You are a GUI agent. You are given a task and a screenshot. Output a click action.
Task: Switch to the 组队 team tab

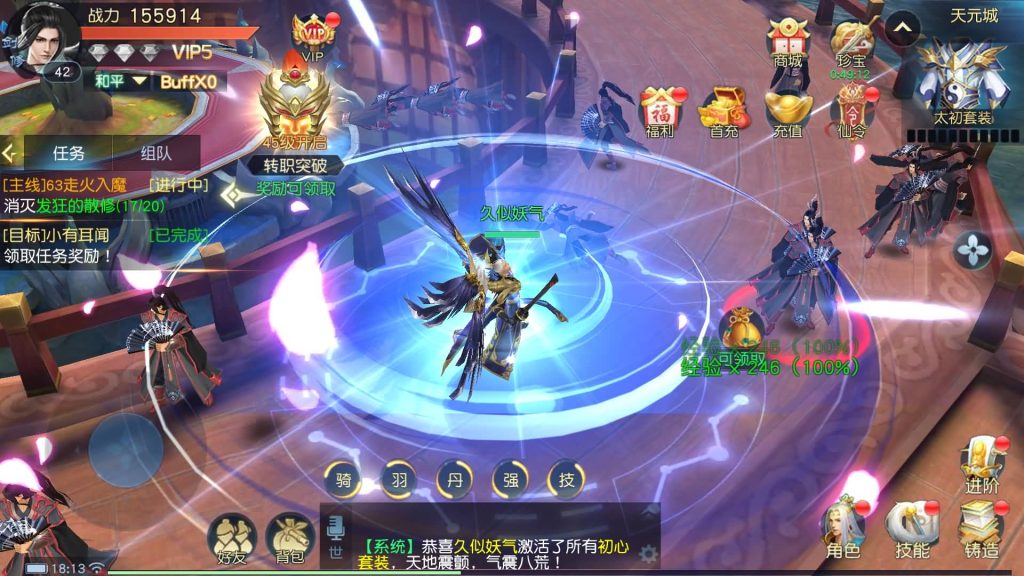156,153
